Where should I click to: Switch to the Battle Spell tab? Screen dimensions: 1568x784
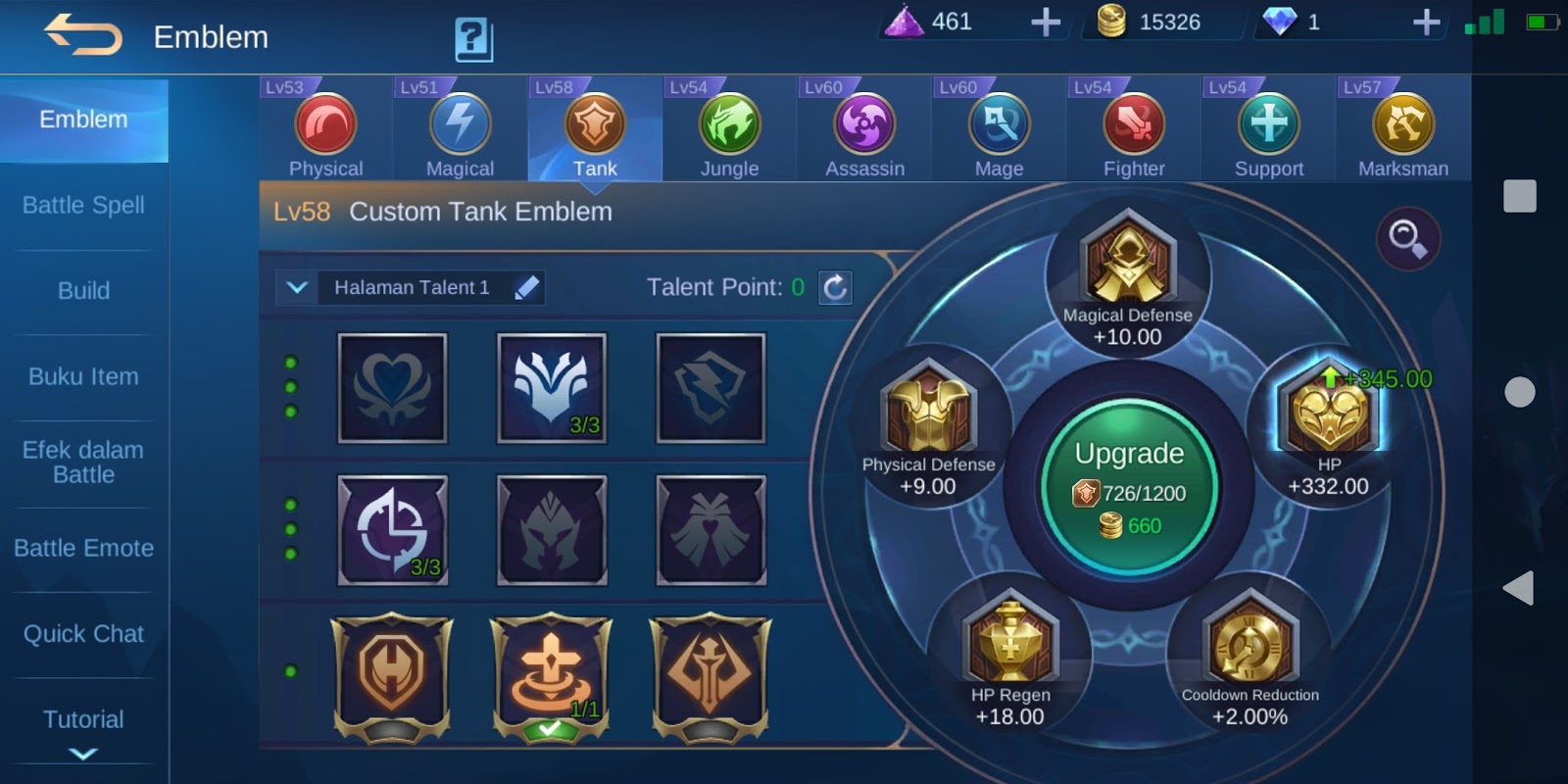click(83, 205)
